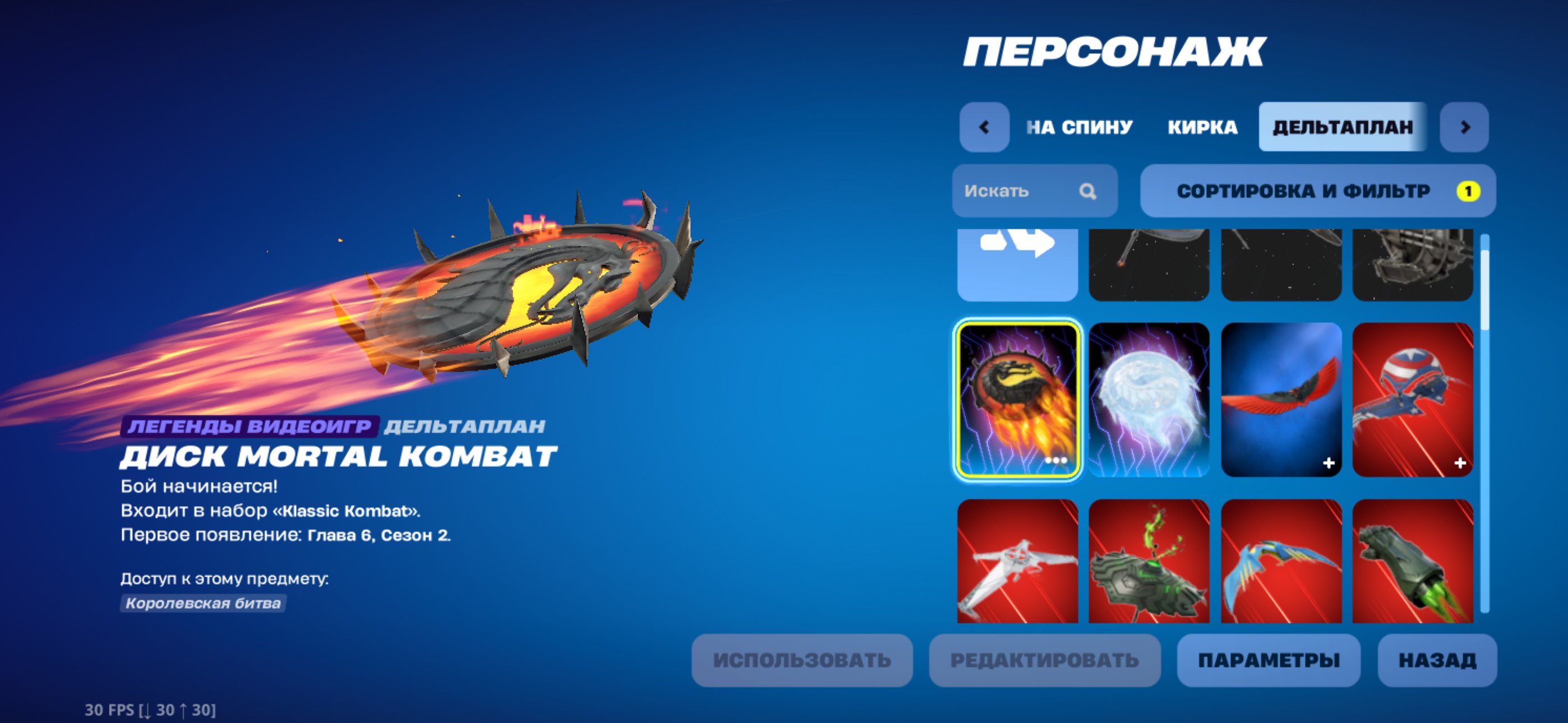Click the left category navigation chevron
This screenshot has height=723, width=1568.
coord(984,127)
